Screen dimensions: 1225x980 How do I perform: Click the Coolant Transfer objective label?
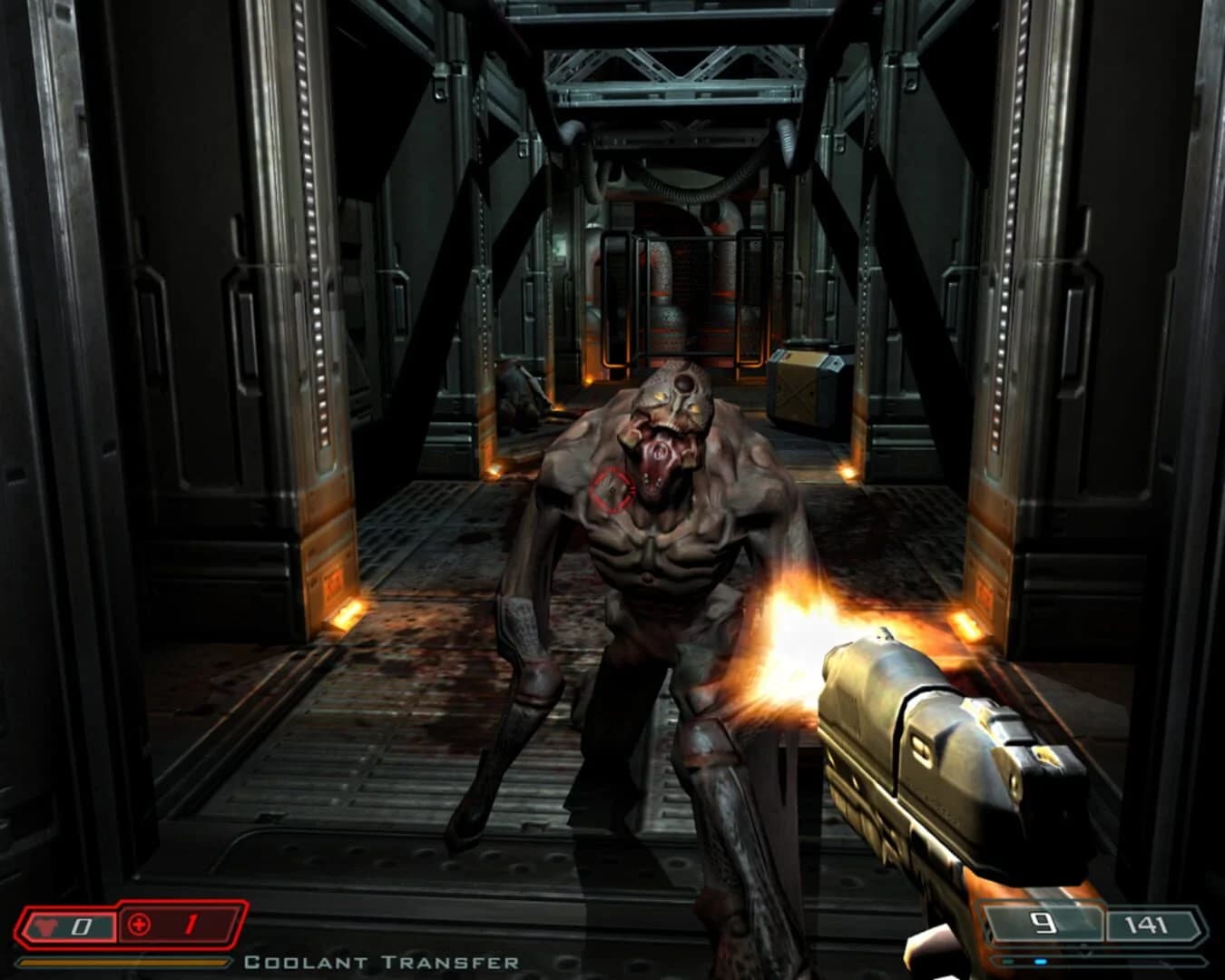pos(381,964)
